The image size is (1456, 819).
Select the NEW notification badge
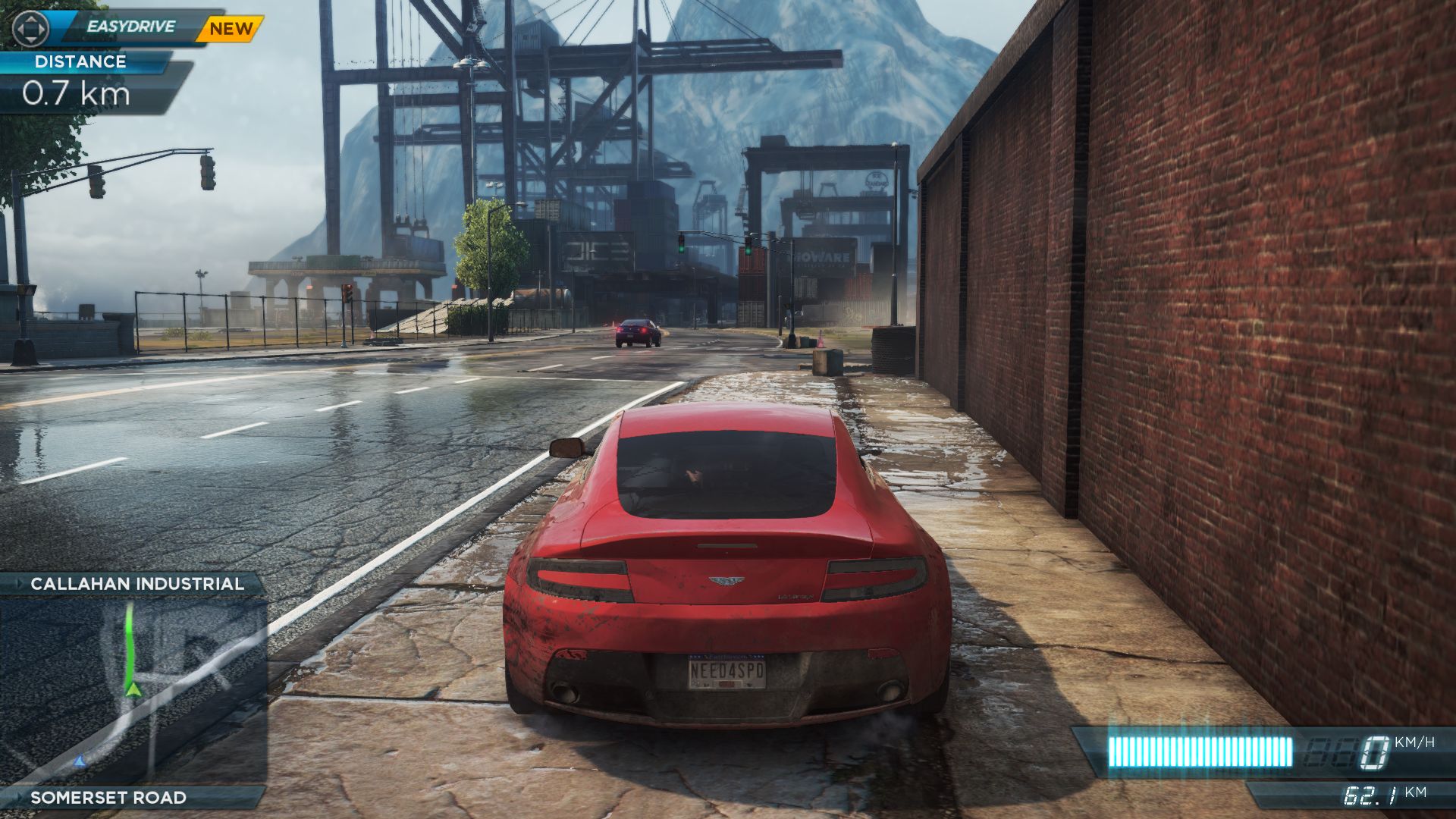(231, 29)
